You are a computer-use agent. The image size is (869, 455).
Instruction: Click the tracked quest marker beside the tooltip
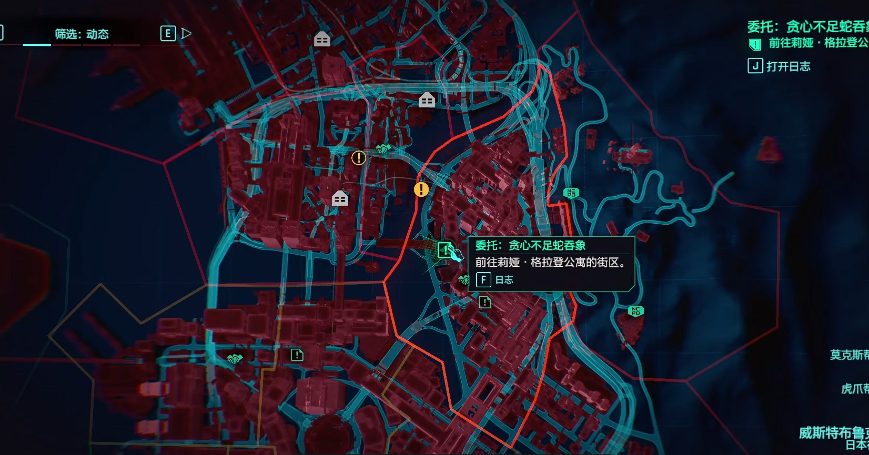(445, 249)
